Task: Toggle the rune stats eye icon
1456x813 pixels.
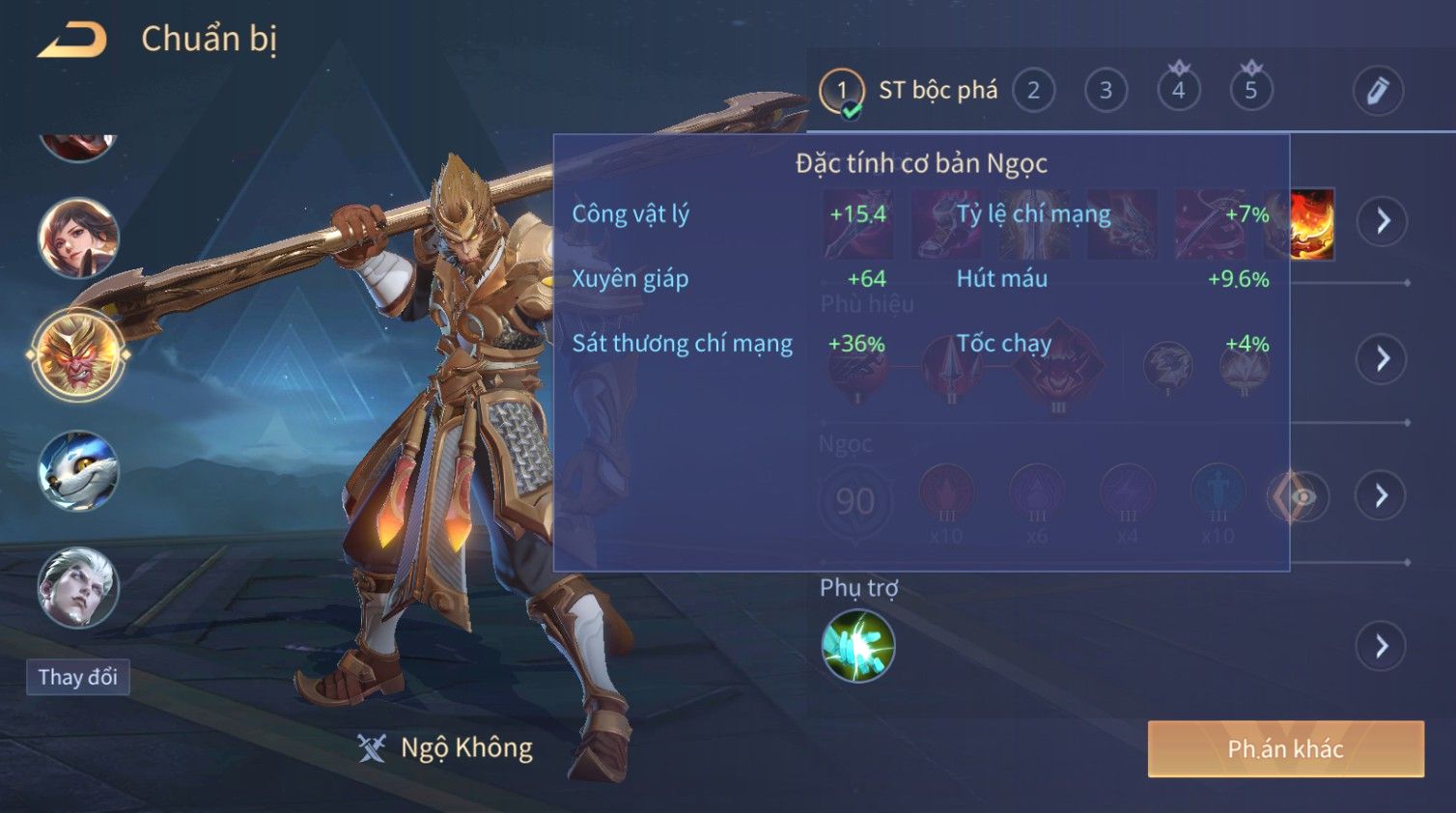Action: tap(1301, 497)
